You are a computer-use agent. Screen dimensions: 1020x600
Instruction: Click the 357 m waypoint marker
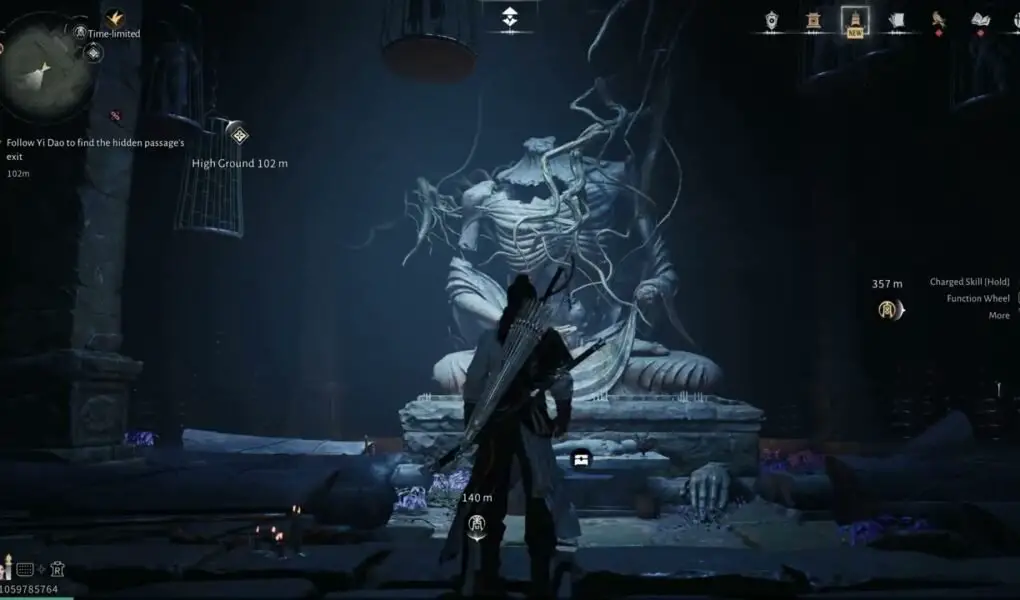click(889, 310)
